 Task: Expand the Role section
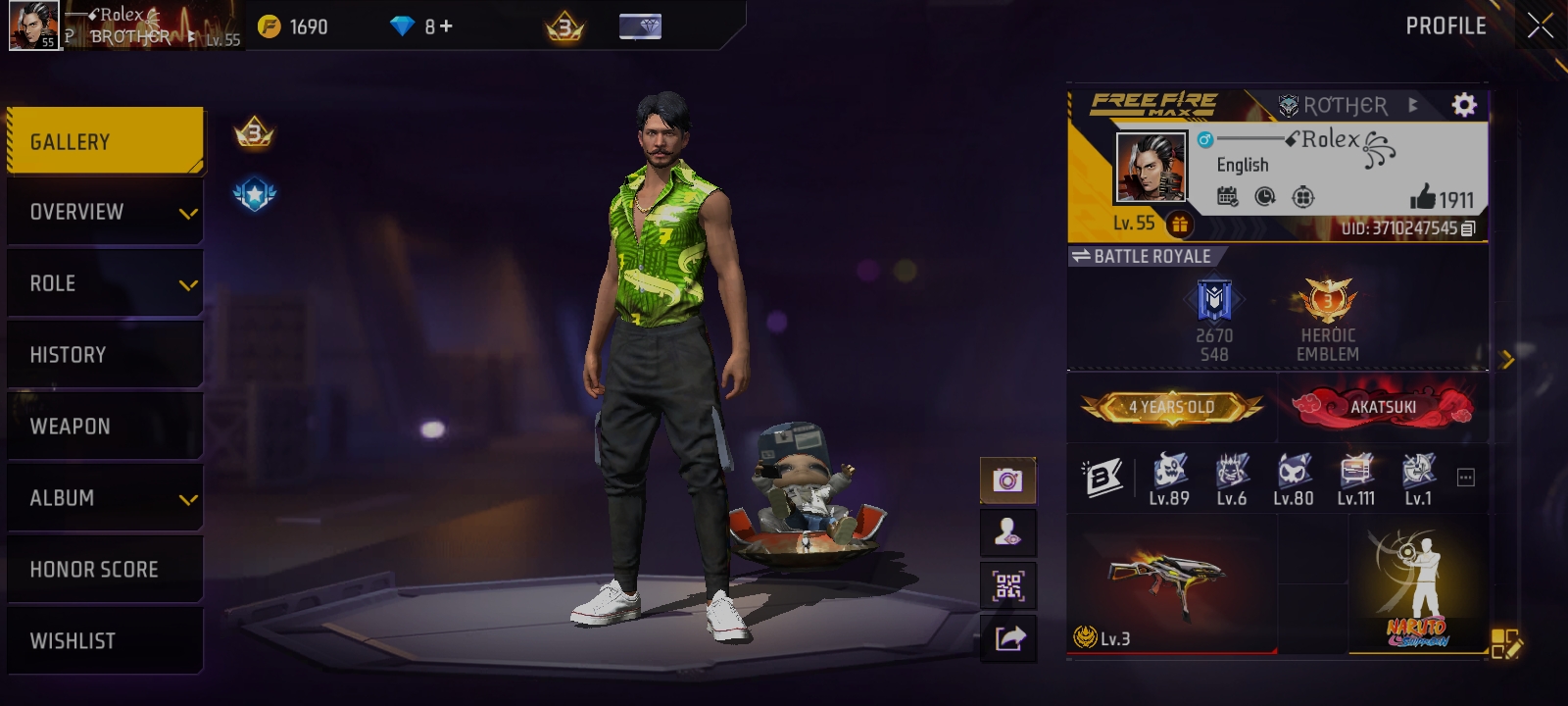(x=105, y=282)
